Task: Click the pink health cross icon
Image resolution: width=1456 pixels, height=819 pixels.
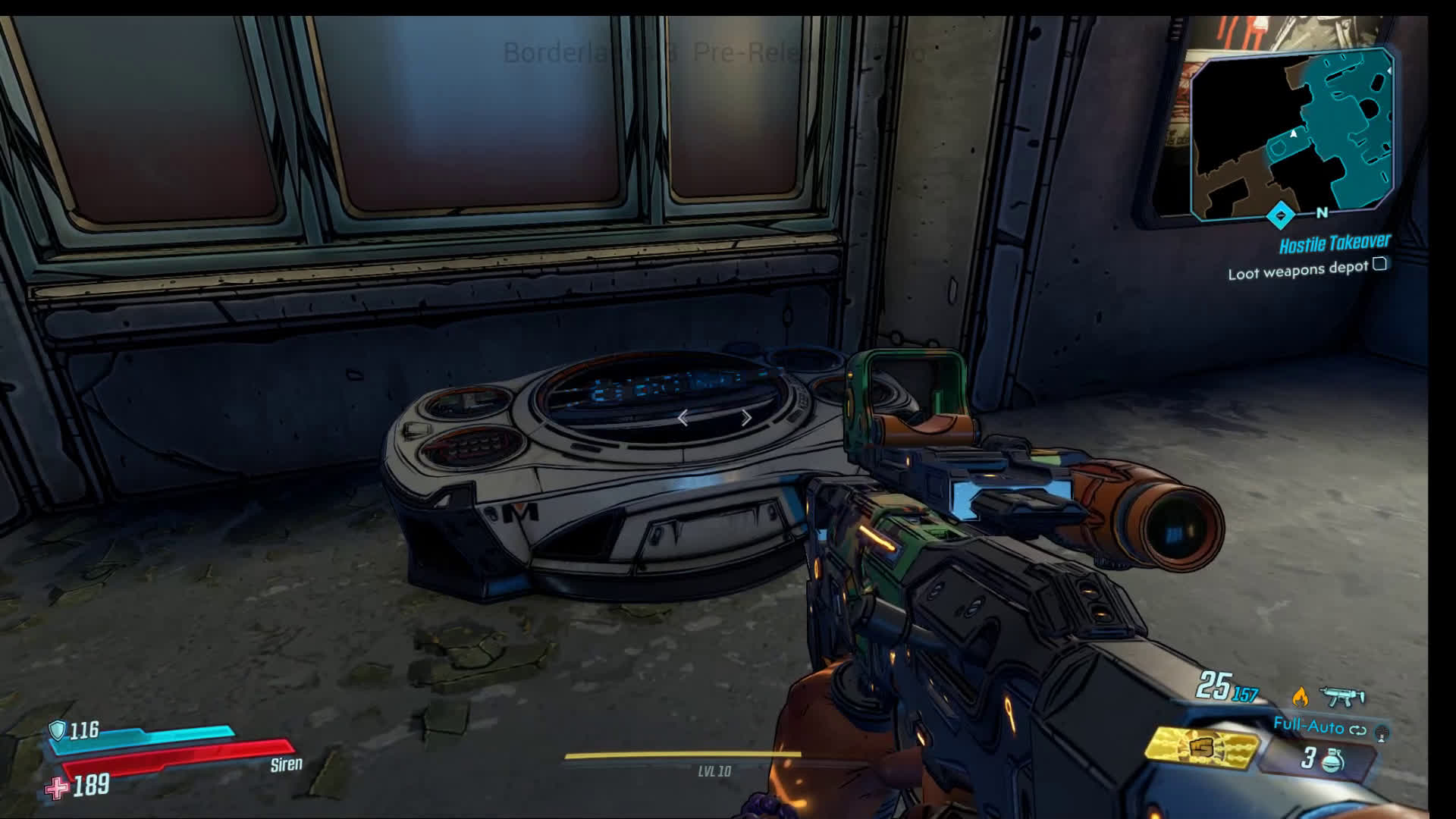Action: 57,789
